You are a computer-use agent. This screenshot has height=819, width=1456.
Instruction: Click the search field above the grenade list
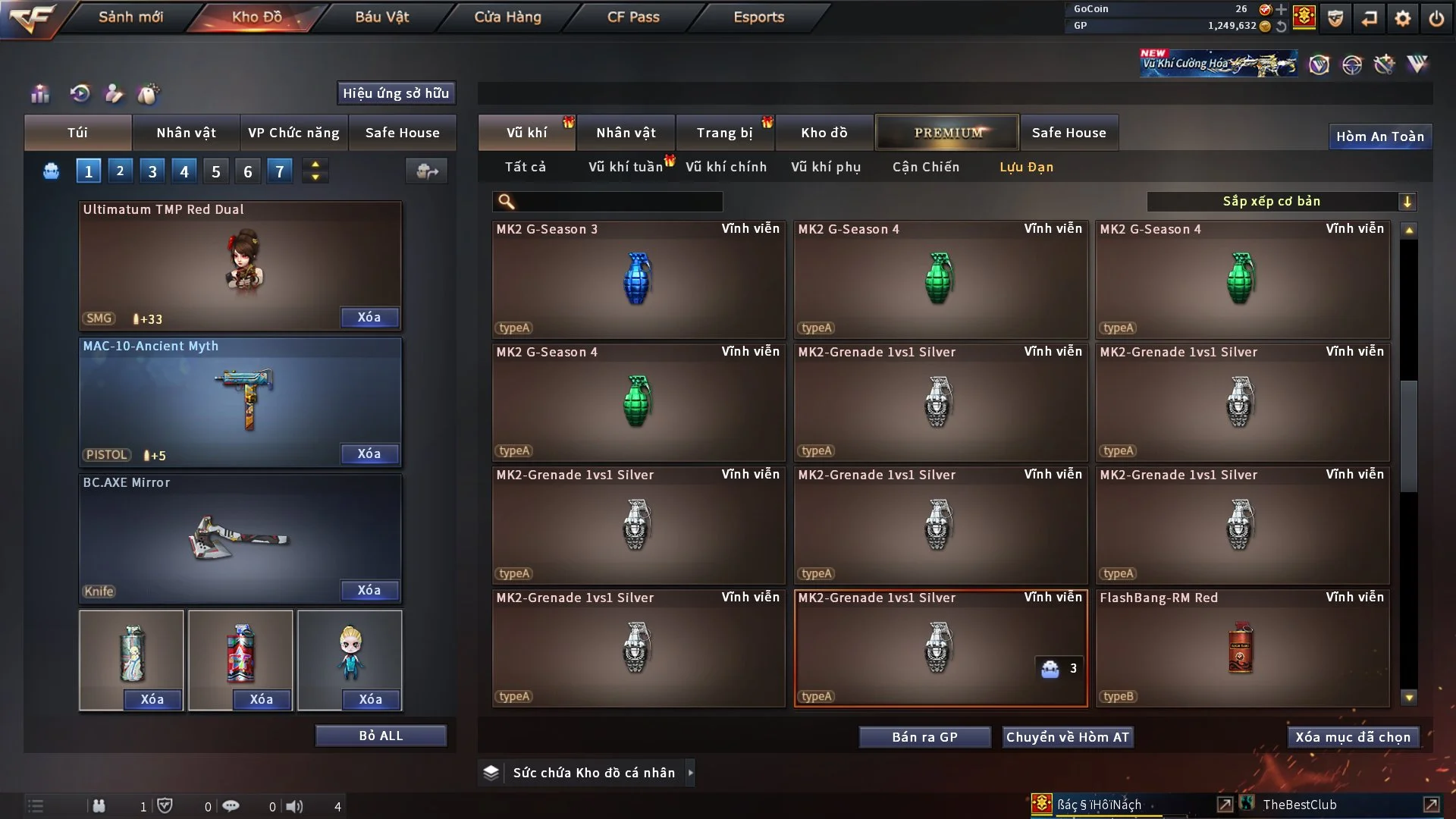point(607,202)
